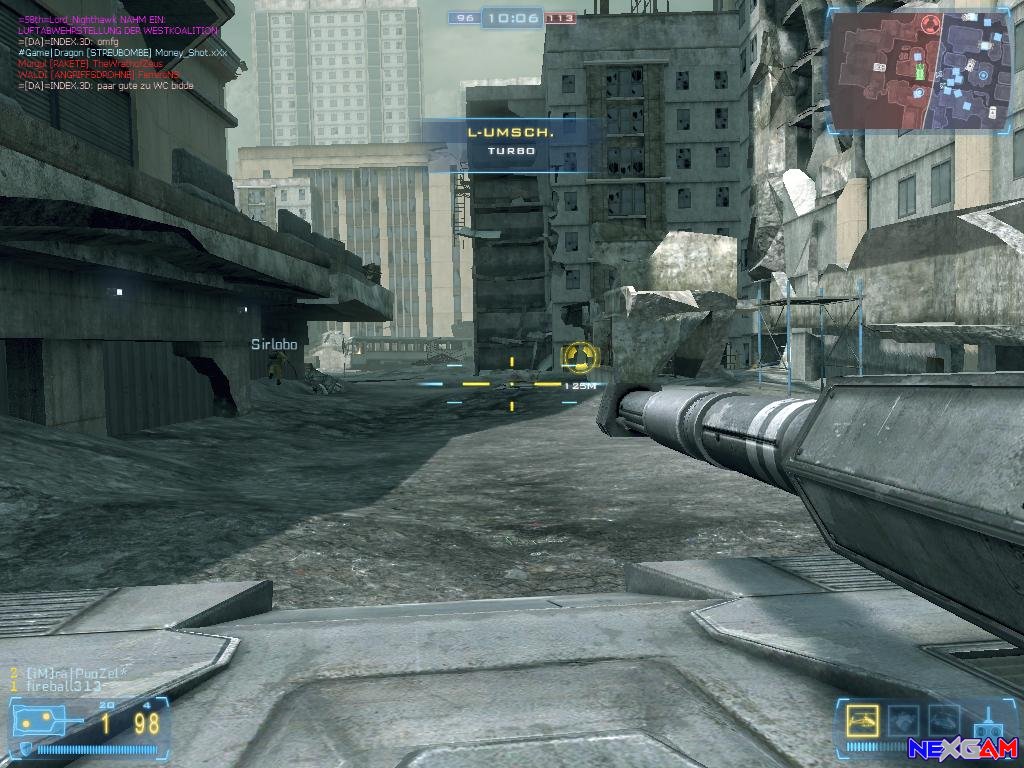Click the tactical minimap
This screenshot has width=1024, height=768.
click(x=920, y=72)
